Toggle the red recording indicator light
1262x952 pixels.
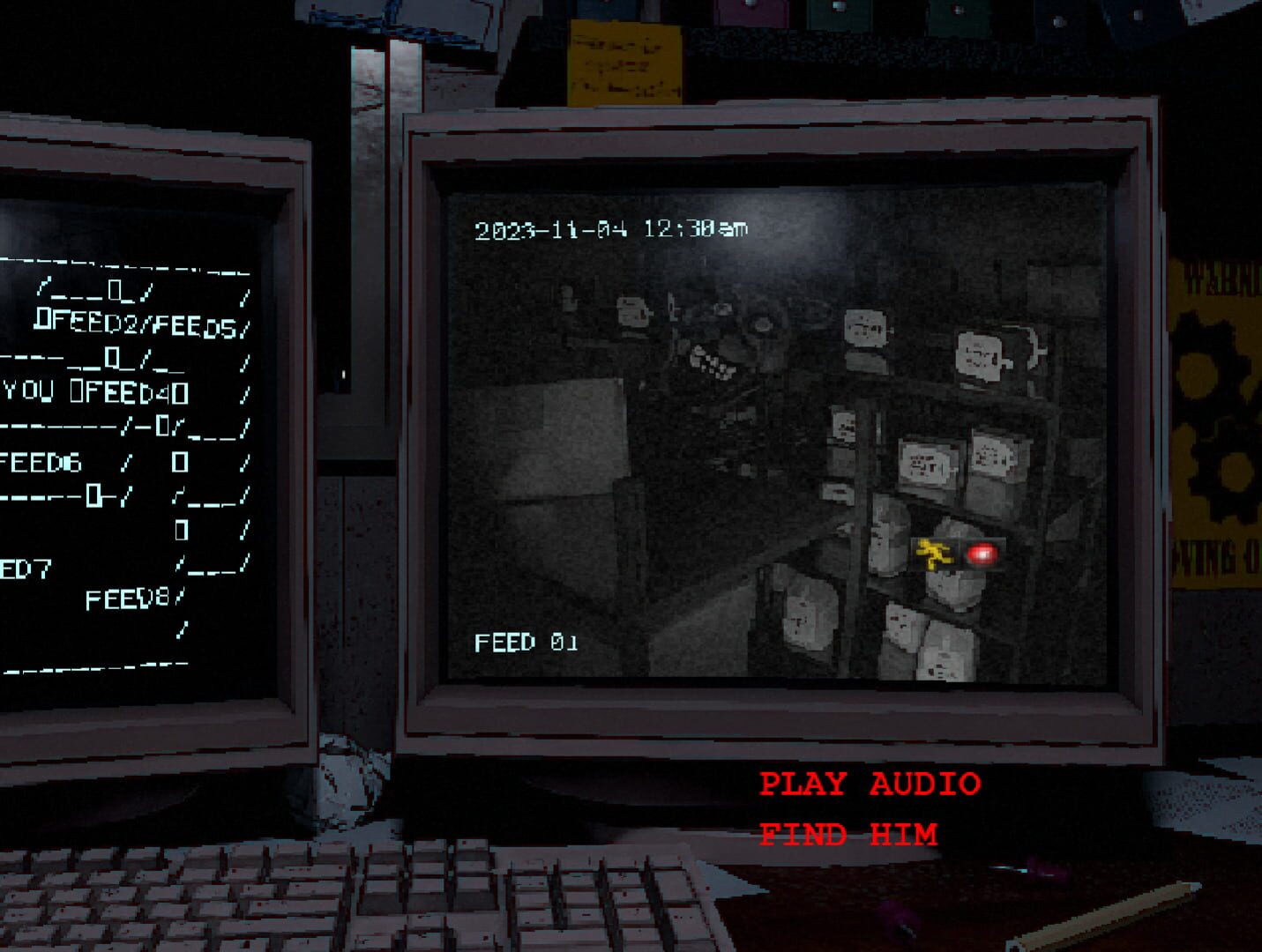982,554
